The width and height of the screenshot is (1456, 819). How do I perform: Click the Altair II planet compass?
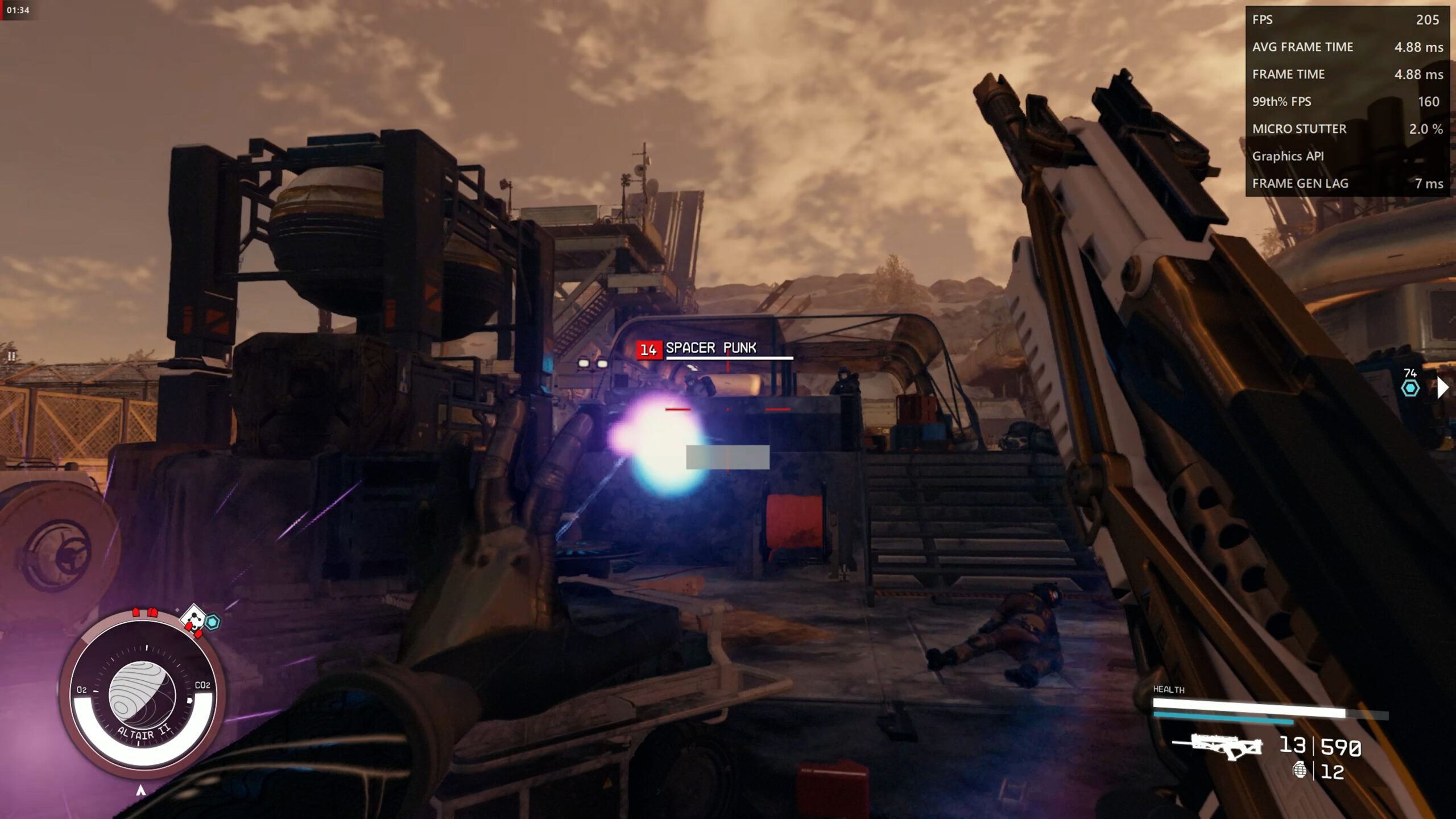coord(142,695)
